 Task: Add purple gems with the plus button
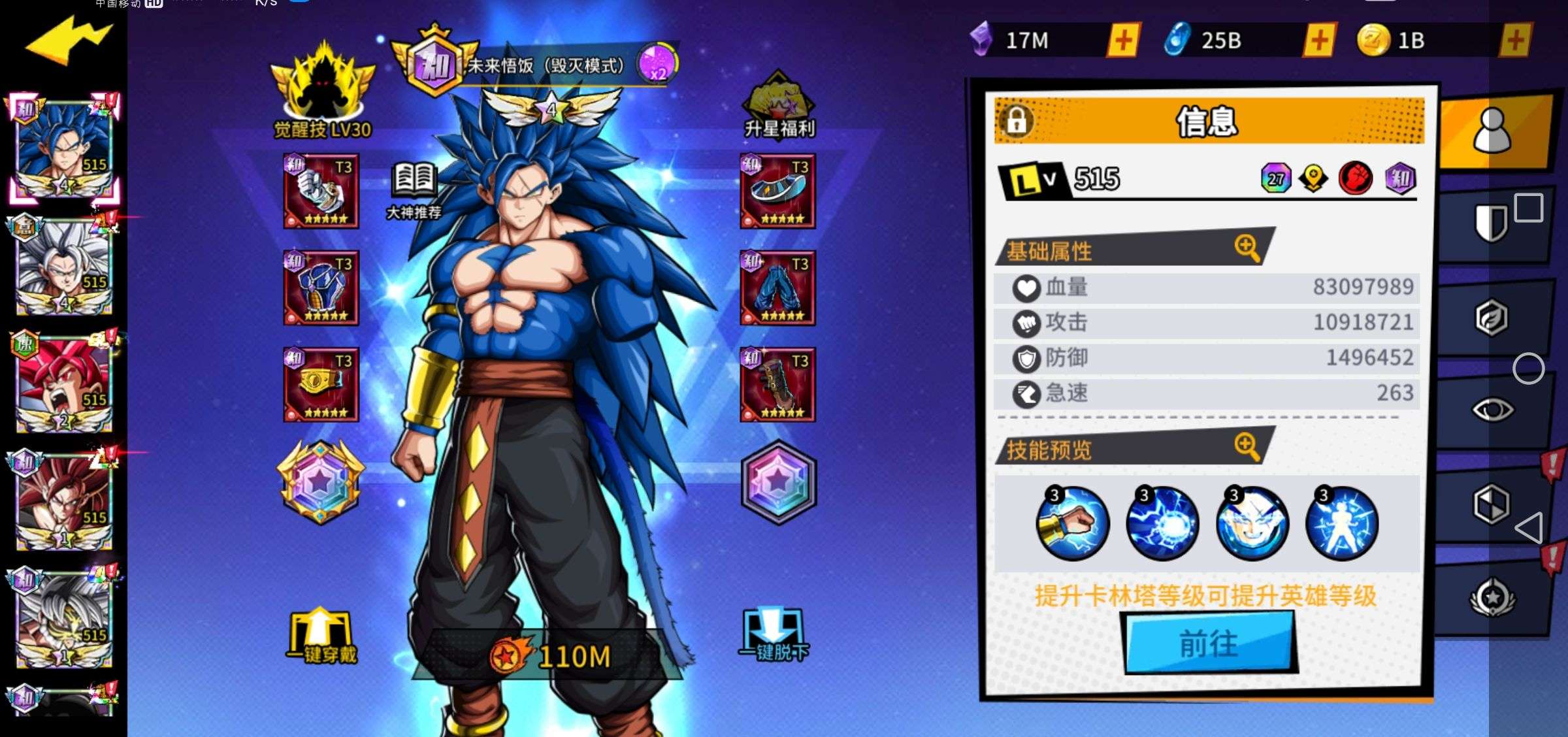(x=1123, y=41)
